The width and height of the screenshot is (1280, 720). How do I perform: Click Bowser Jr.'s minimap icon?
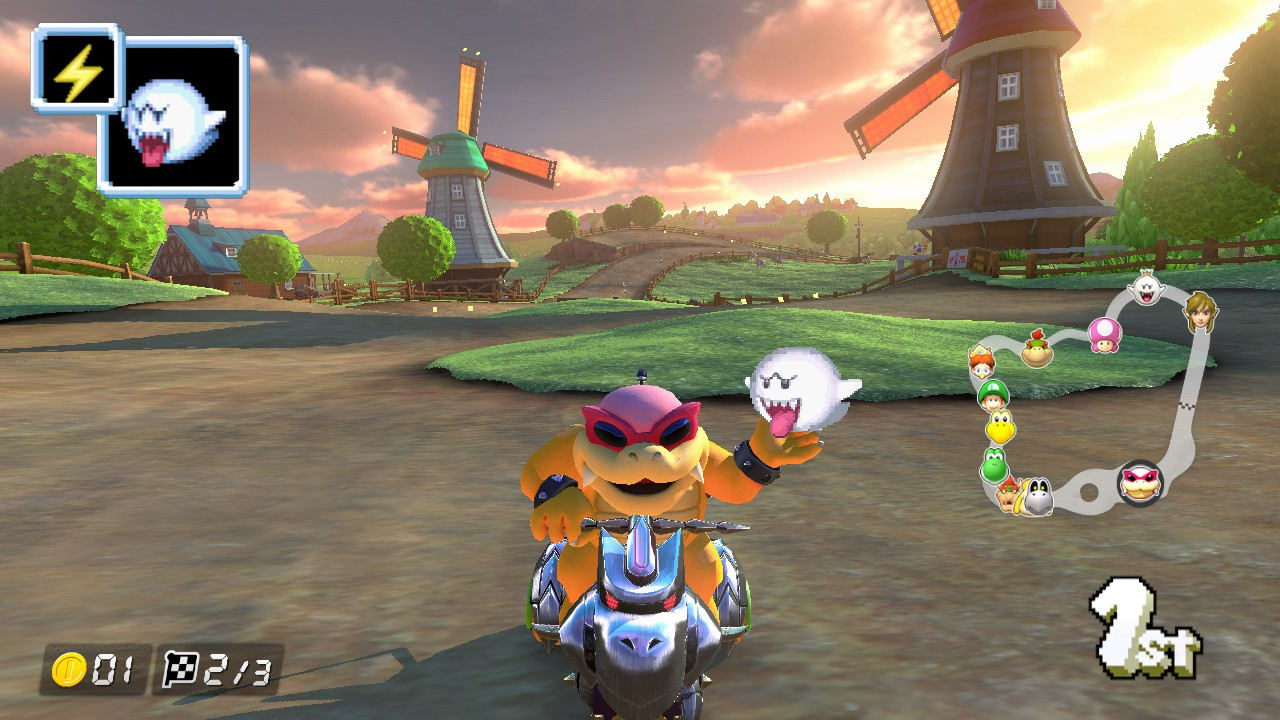point(1035,350)
